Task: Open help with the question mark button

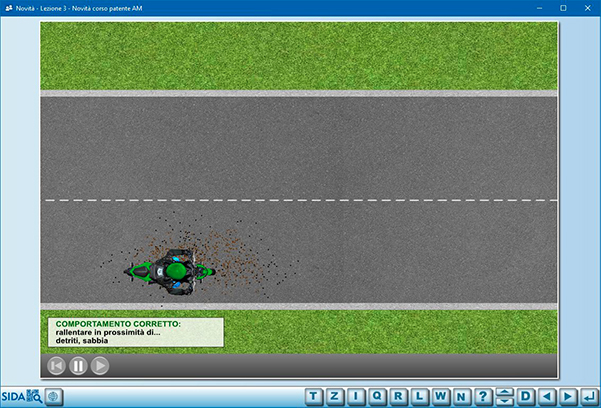Action: [483, 397]
